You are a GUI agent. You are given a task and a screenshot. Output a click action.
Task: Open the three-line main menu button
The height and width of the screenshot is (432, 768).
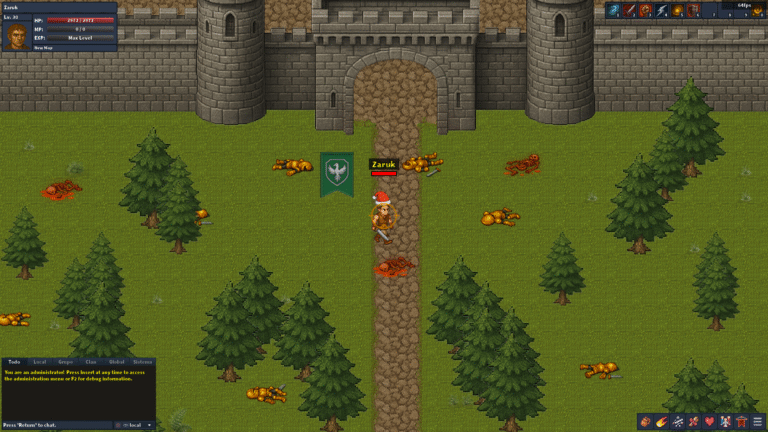pyautogui.click(x=758, y=422)
